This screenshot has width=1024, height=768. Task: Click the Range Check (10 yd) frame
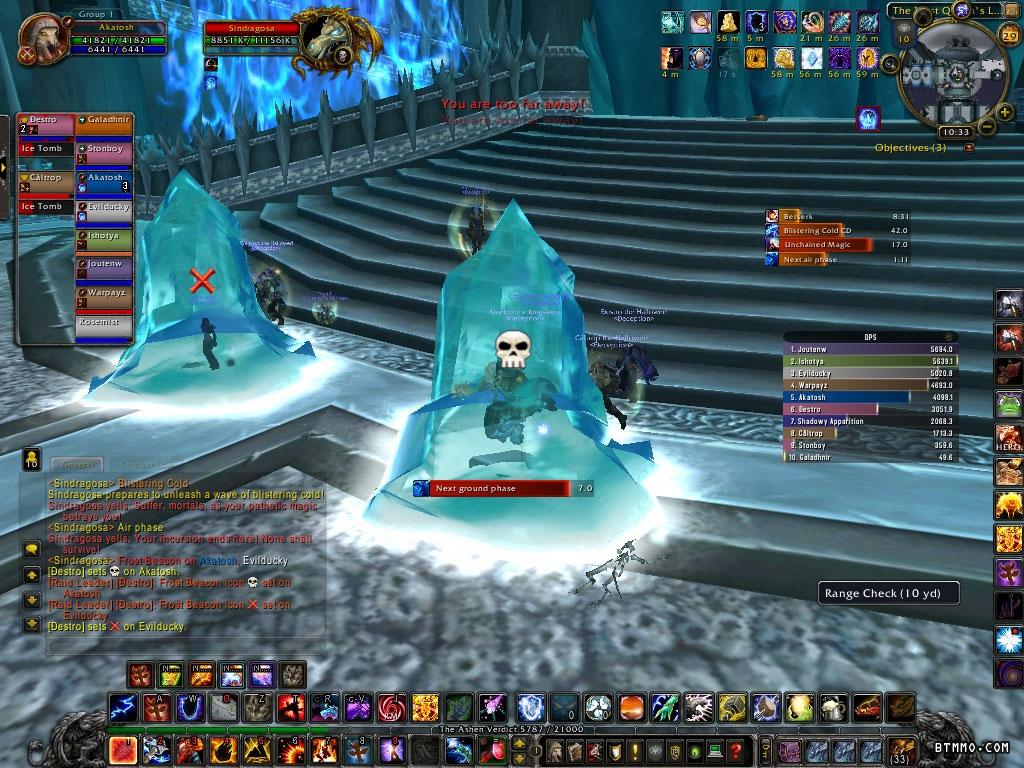point(888,593)
